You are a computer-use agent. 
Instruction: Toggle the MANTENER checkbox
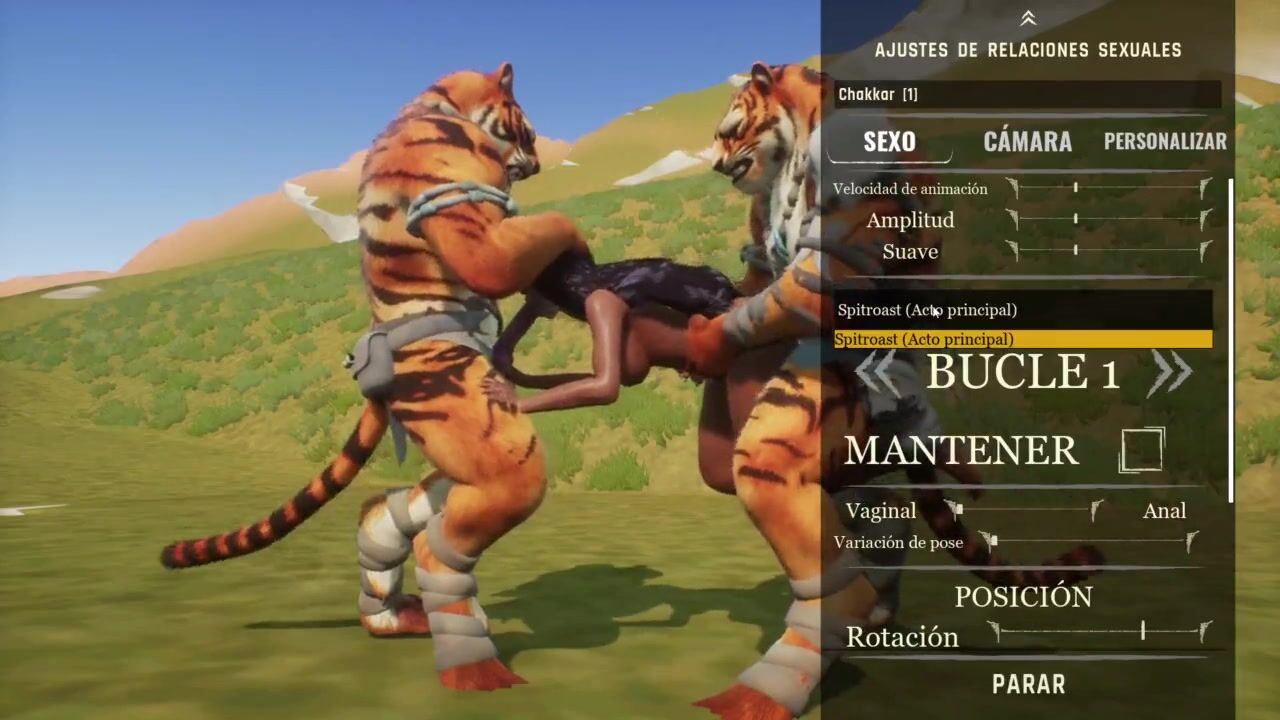(x=1141, y=450)
